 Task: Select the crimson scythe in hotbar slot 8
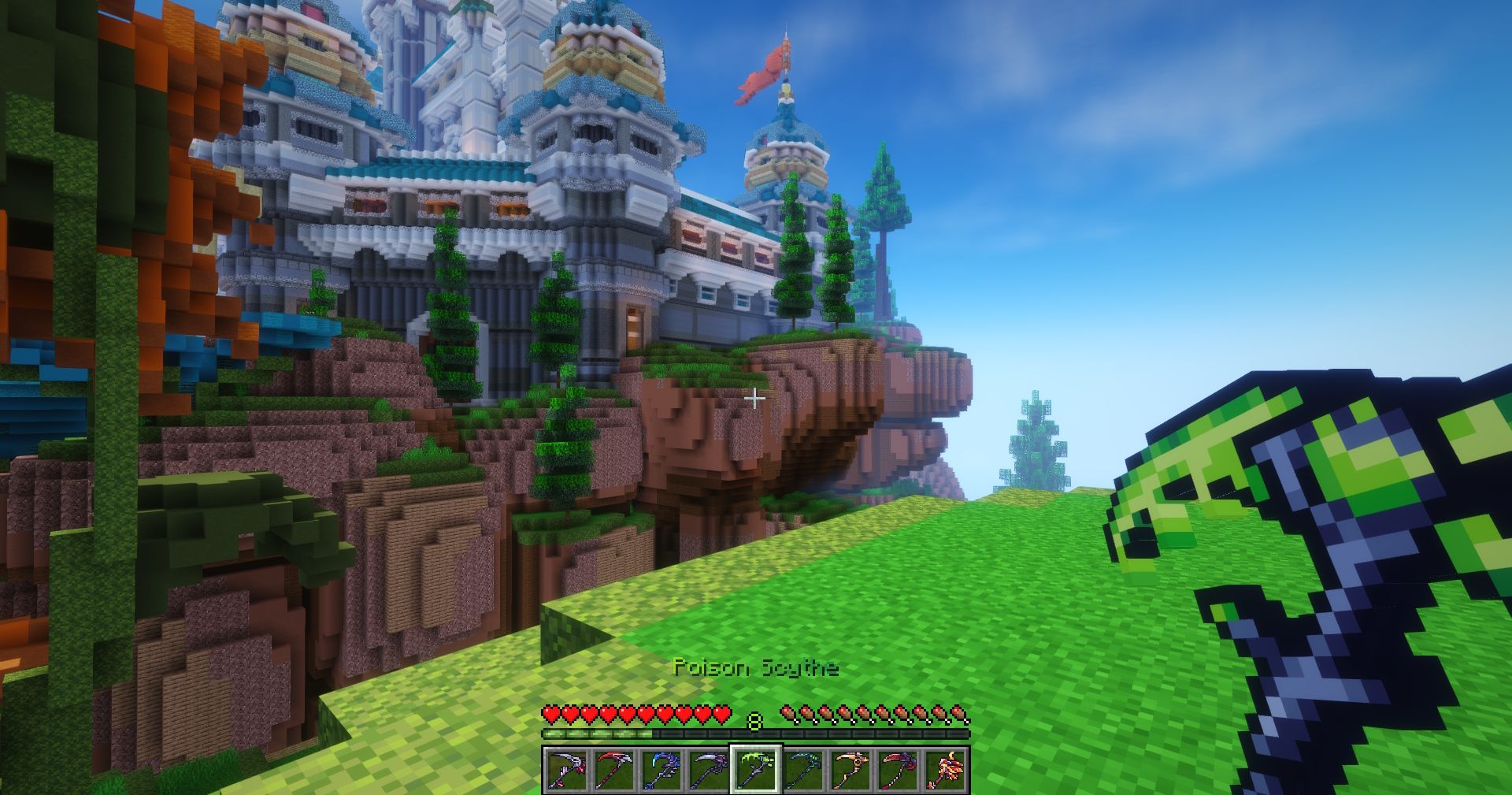[x=901, y=769]
